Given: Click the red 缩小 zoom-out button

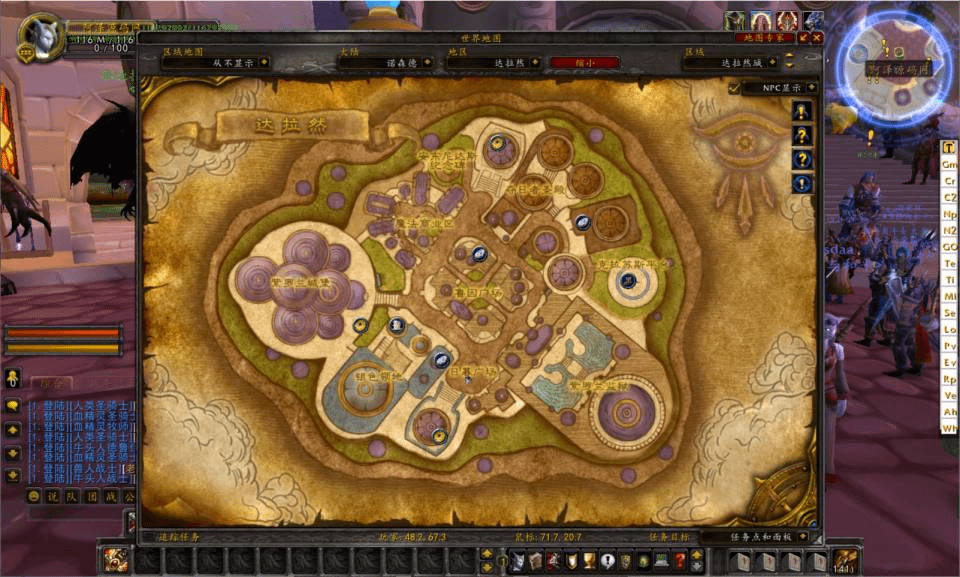Looking at the screenshot, I should tap(584, 62).
